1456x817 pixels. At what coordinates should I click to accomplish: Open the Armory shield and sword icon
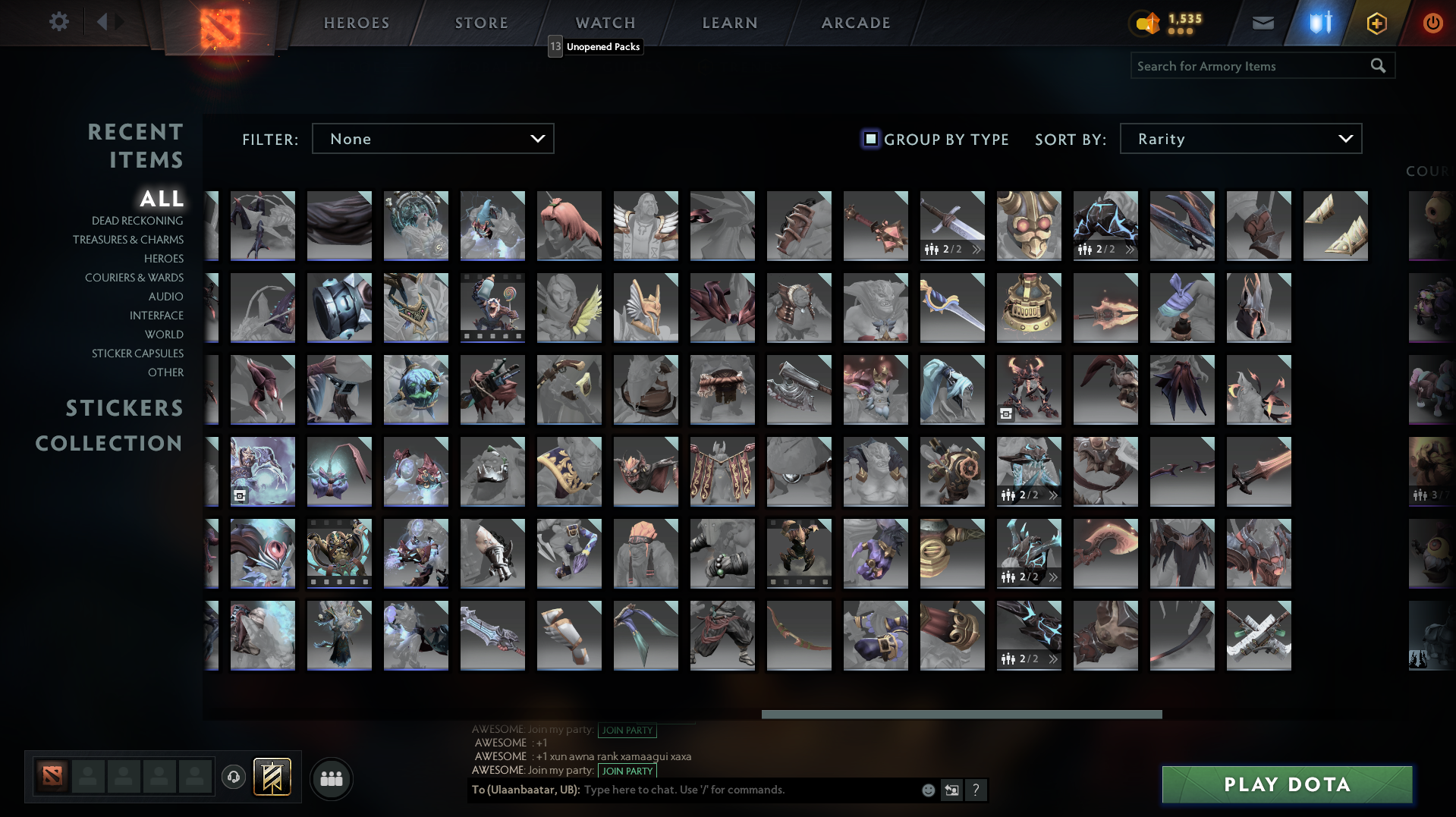click(x=1320, y=23)
